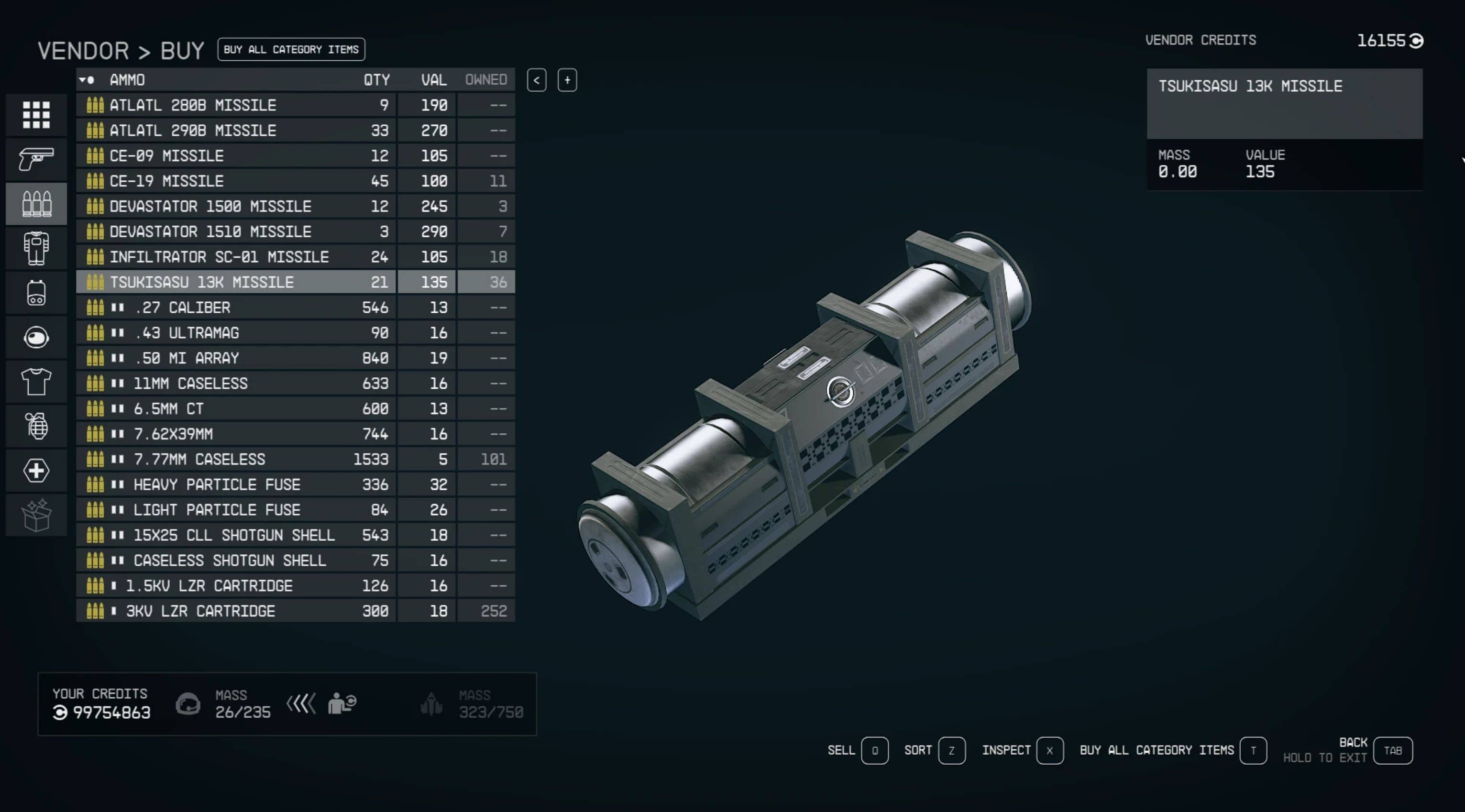Switch to the grenade throwables category
This screenshot has width=1465, height=812.
pos(36,426)
